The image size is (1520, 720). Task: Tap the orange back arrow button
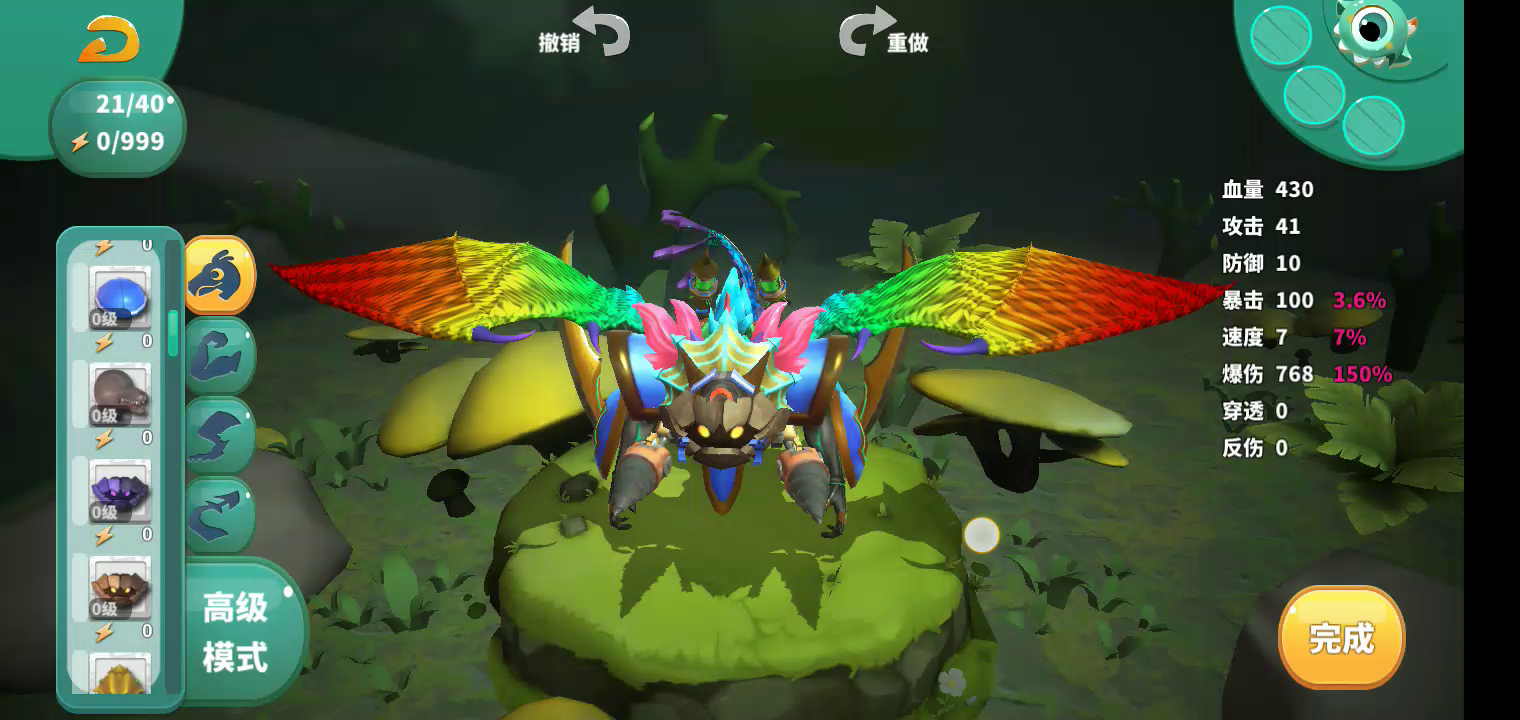[109, 40]
